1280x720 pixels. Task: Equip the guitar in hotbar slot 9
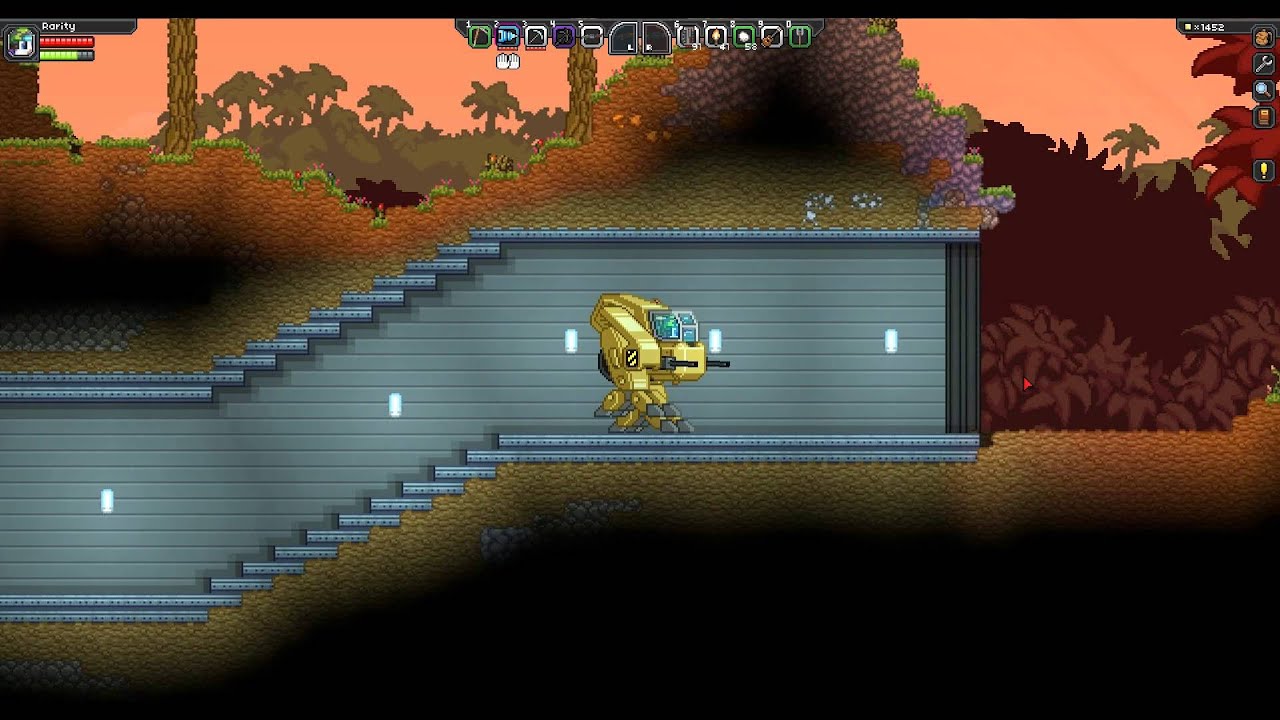pyautogui.click(x=771, y=37)
